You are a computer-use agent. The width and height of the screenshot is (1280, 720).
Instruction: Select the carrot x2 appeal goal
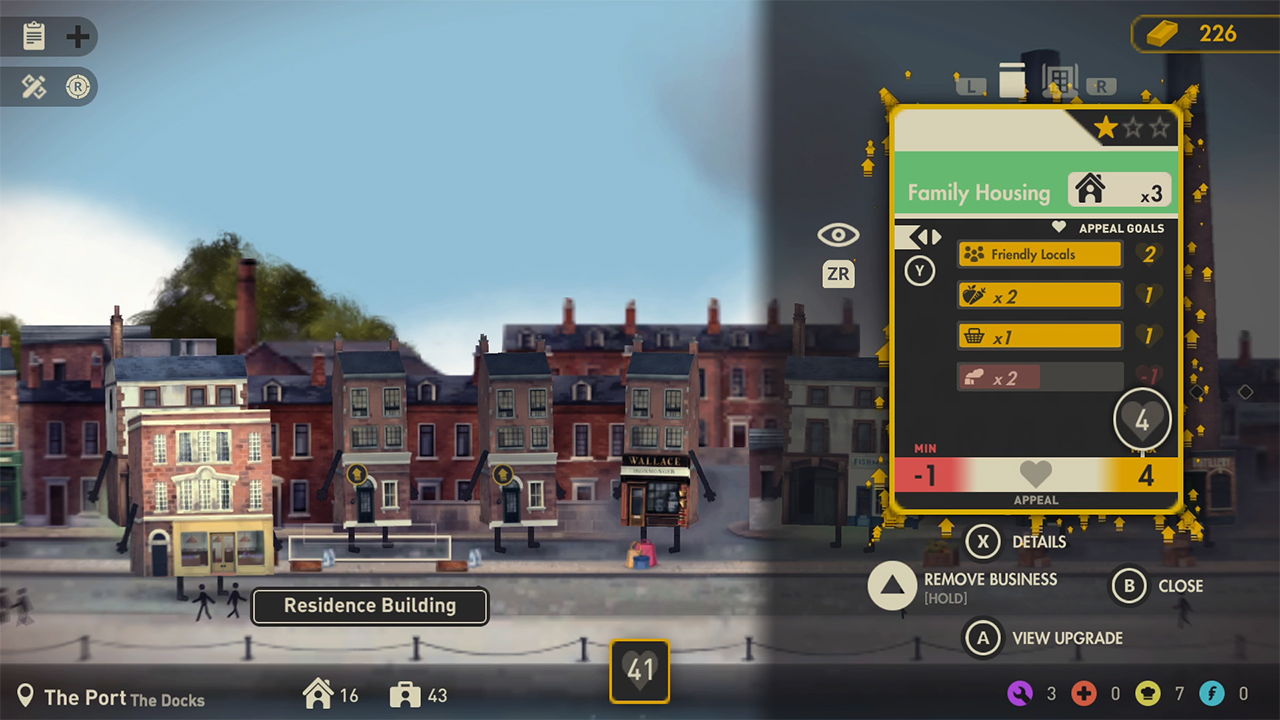[x=1039, y=295]
